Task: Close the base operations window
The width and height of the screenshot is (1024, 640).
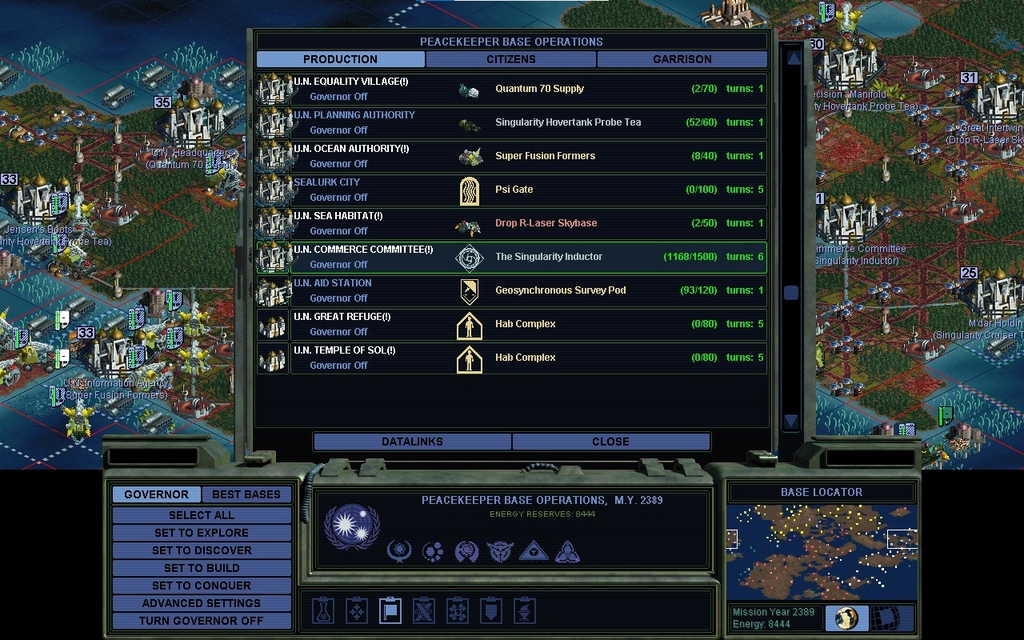Action: coord(610,441)
